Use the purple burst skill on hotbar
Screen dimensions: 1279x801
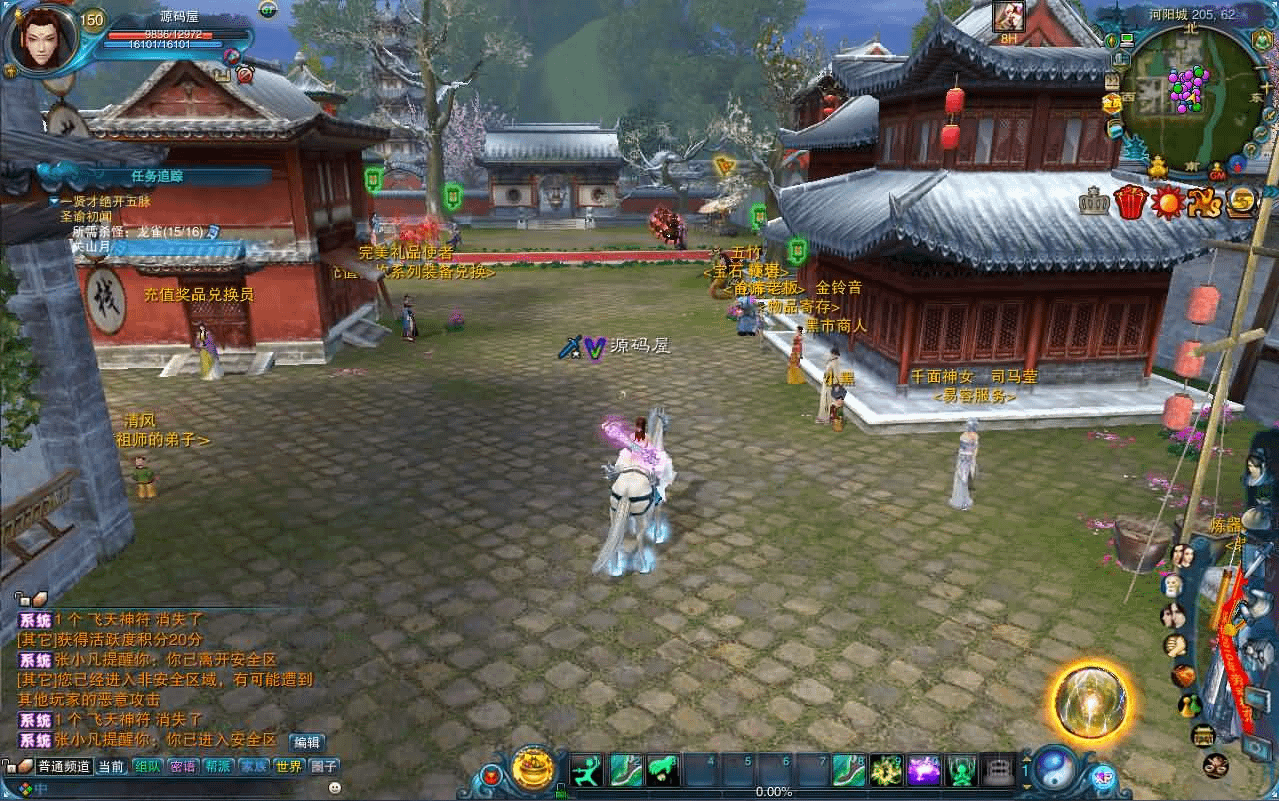[924, 770]
